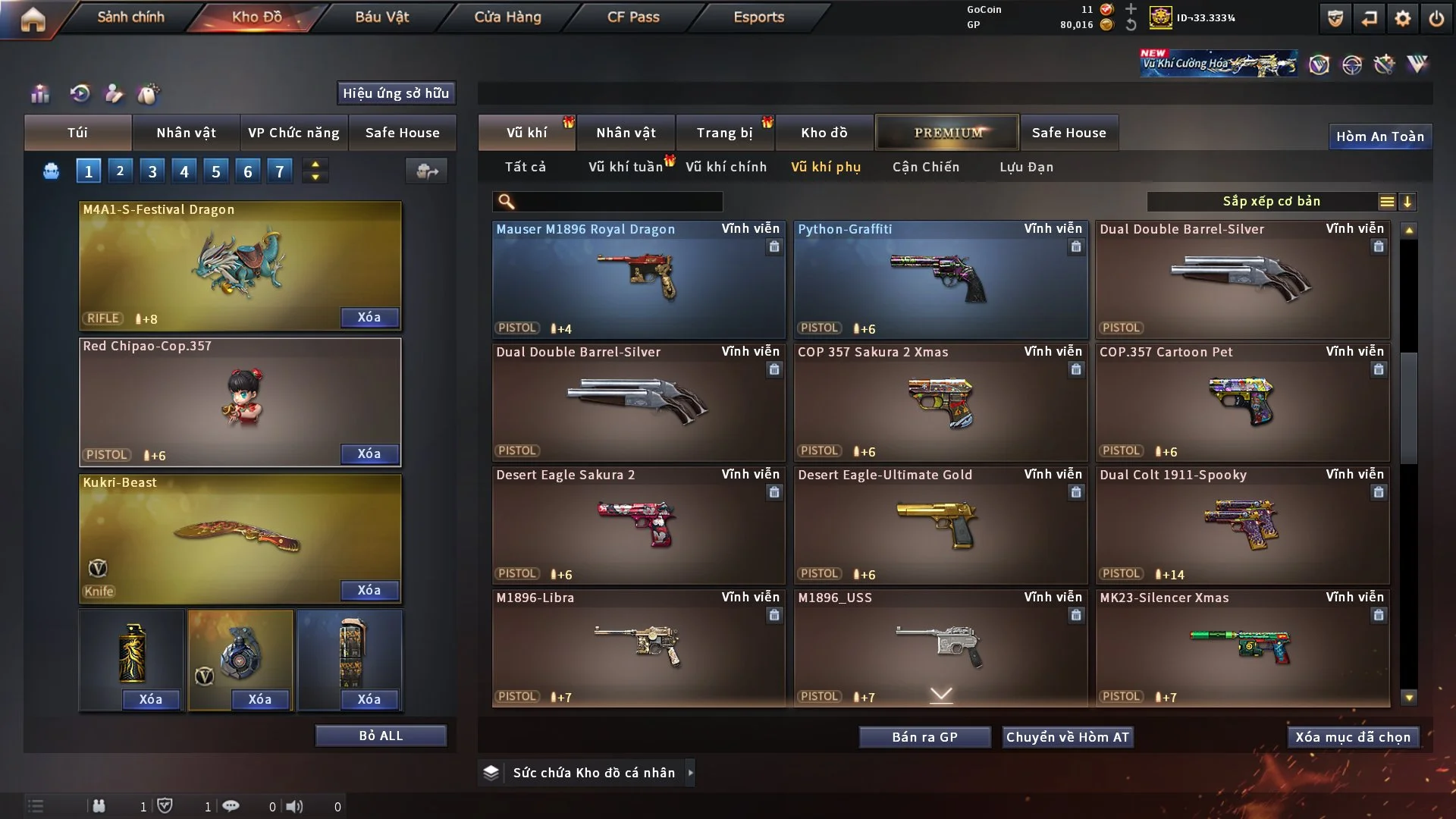1456x819 pixels.
Task: Select the PREMIUM tab
Action: 948,133
